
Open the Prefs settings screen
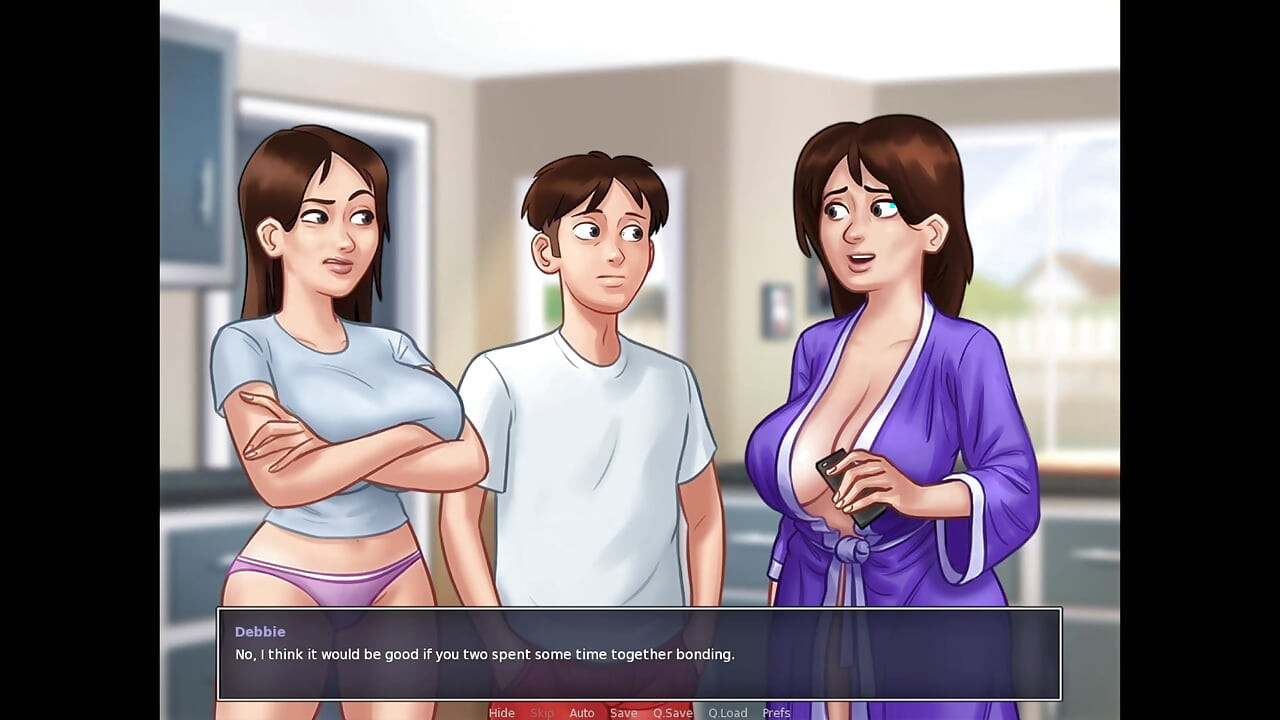click(776, 713)
